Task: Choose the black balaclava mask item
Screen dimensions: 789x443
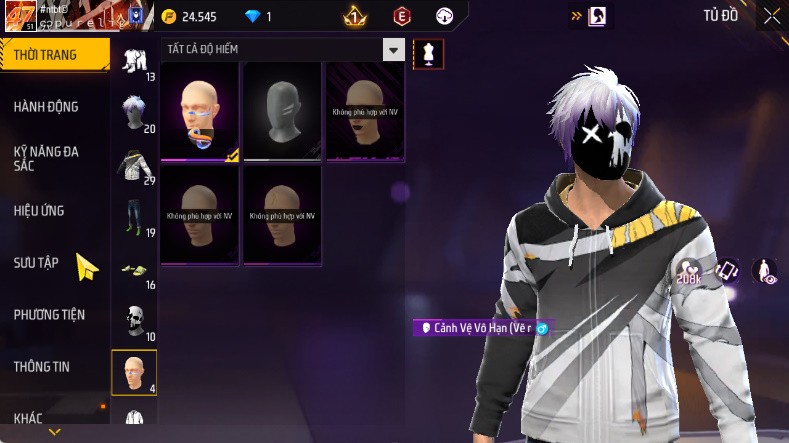Action: click(x=282, y=110)
